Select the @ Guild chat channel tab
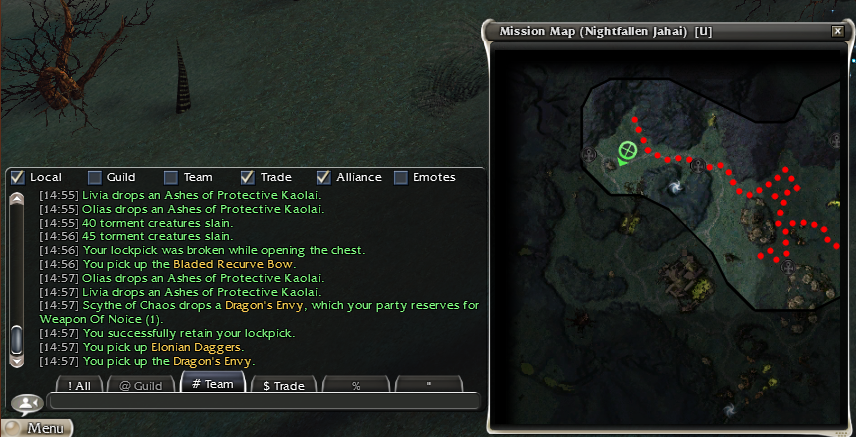856x437 pixels. pyautogui.click(x=140, y=385)
